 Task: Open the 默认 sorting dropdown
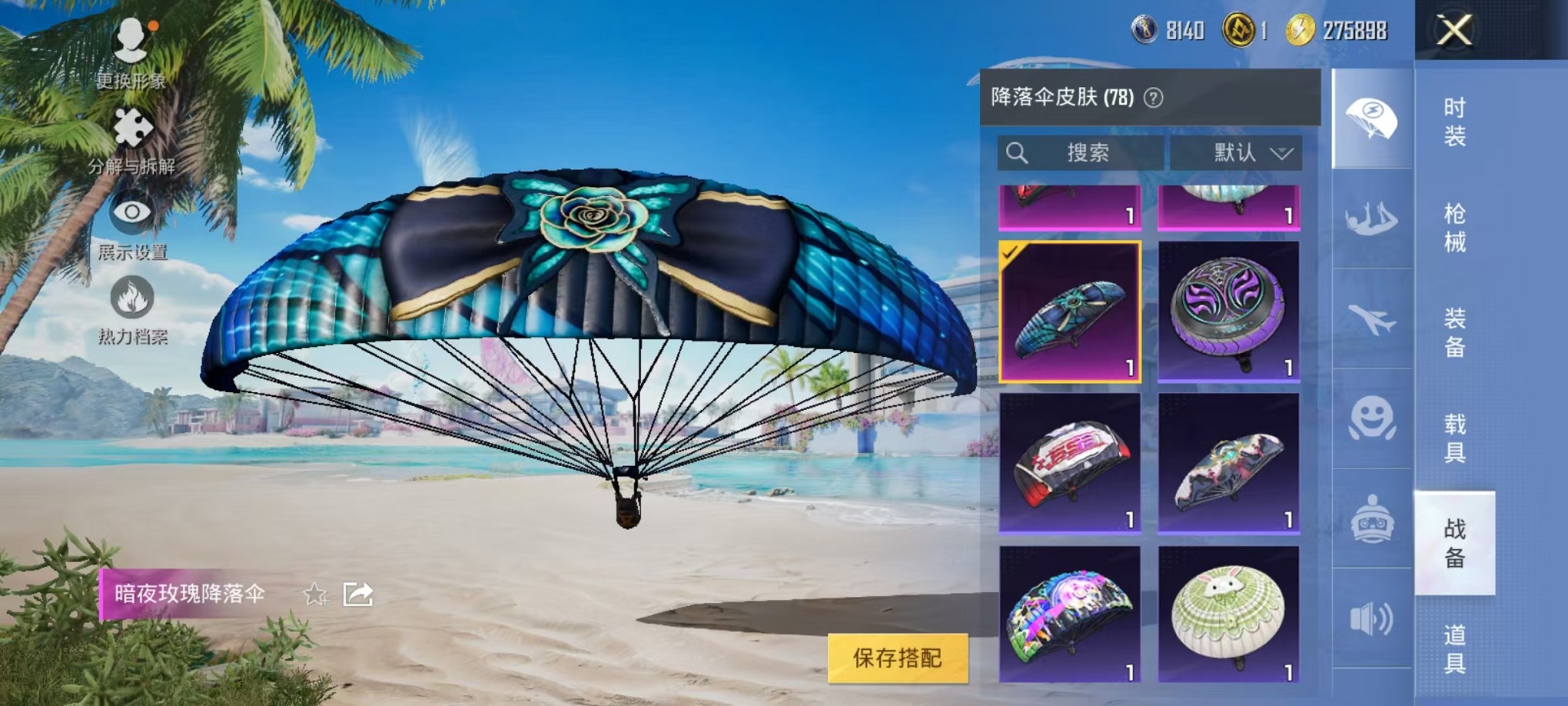pos(1237,152)
